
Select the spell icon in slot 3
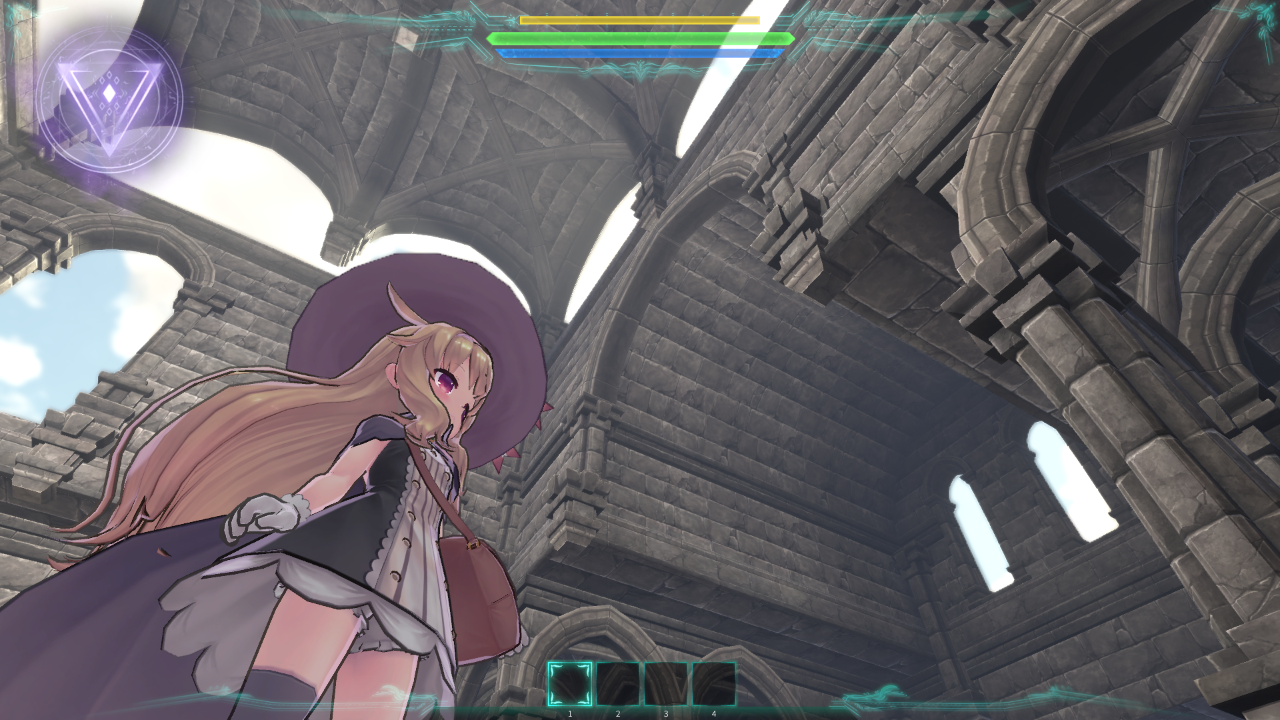point(666,683)
